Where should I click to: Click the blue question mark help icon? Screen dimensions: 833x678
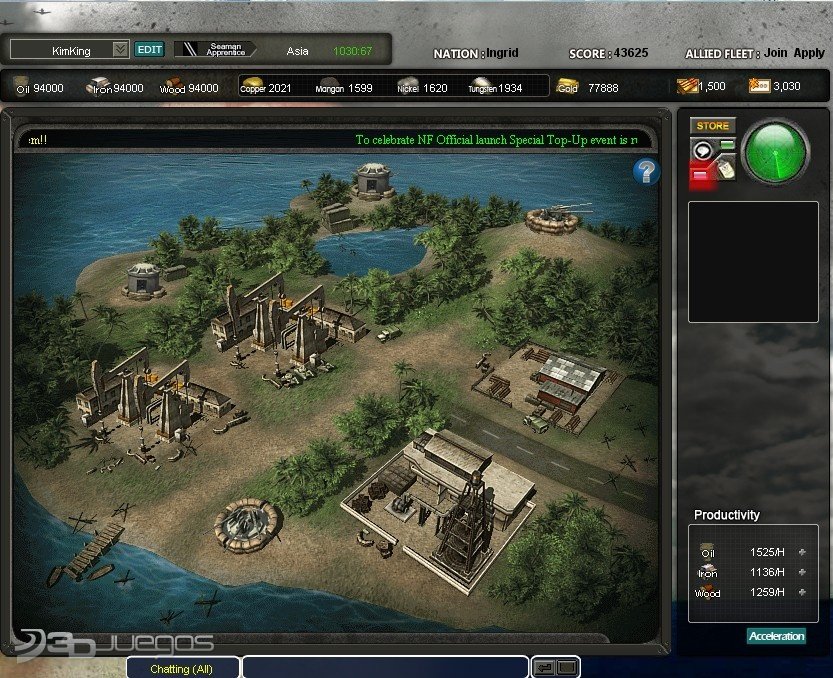646,172
